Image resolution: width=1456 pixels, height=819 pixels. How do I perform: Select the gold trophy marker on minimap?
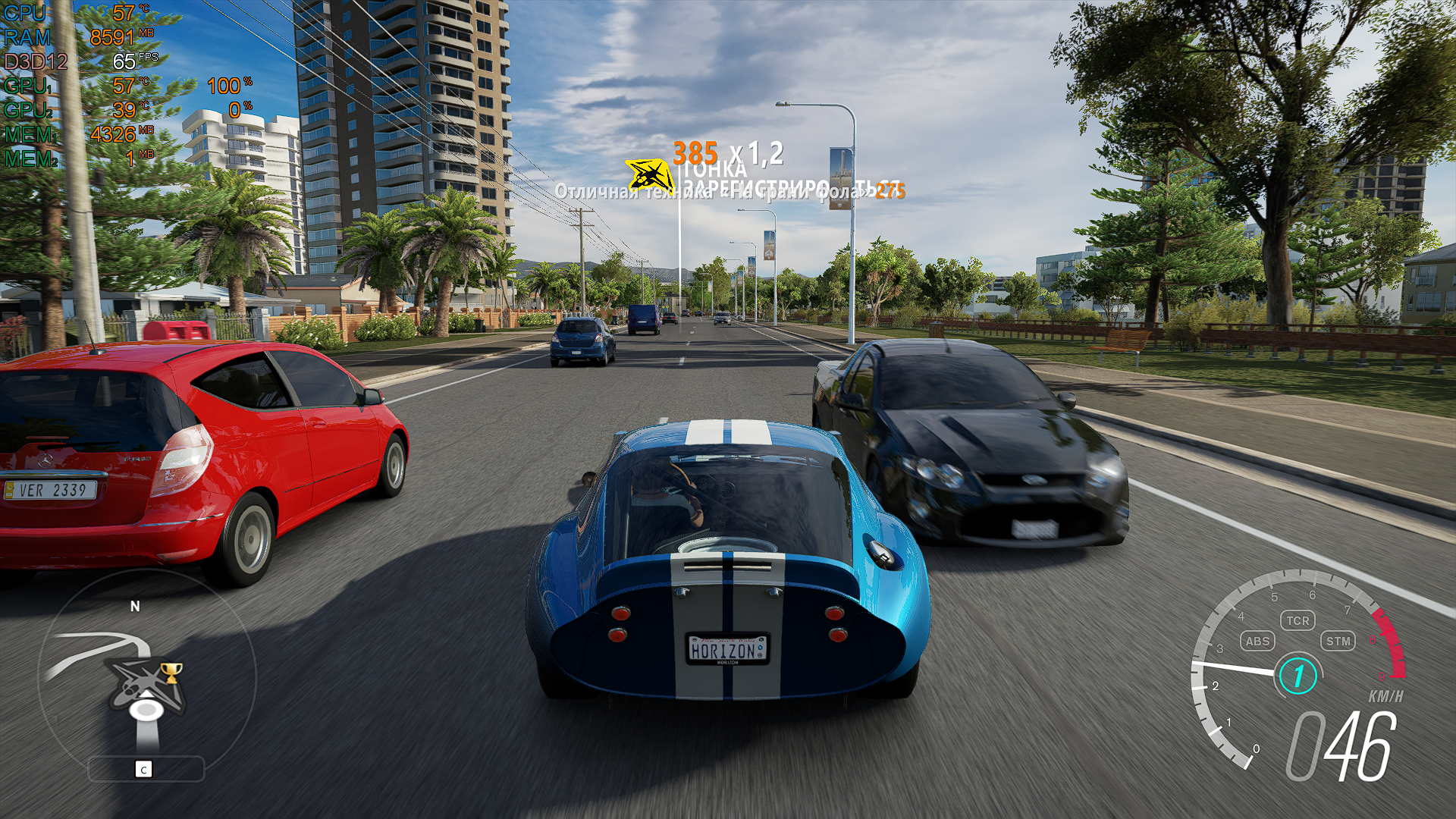coord(172,671)
